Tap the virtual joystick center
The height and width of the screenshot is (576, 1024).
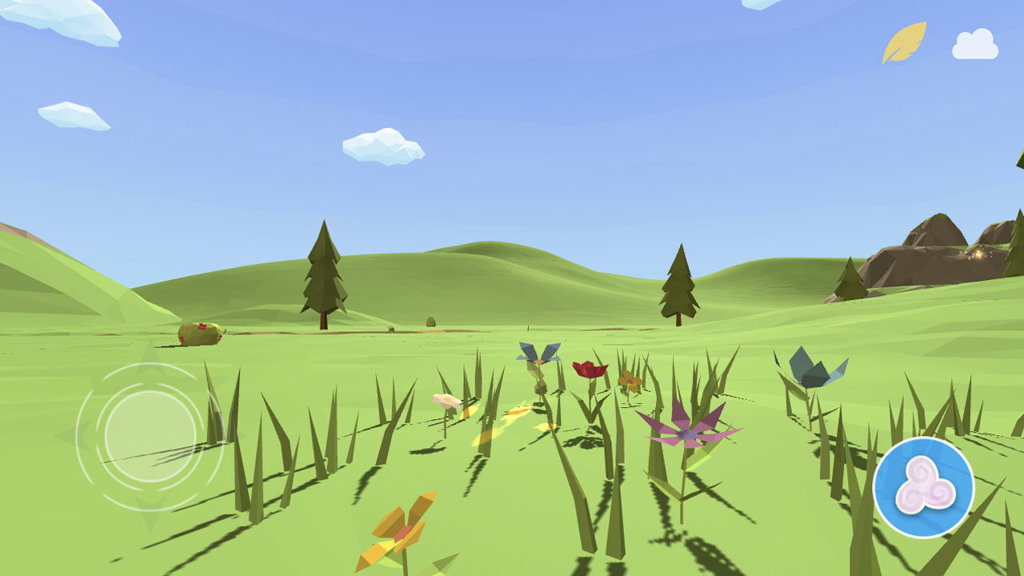pyautogui.click(x=149, y=436)
